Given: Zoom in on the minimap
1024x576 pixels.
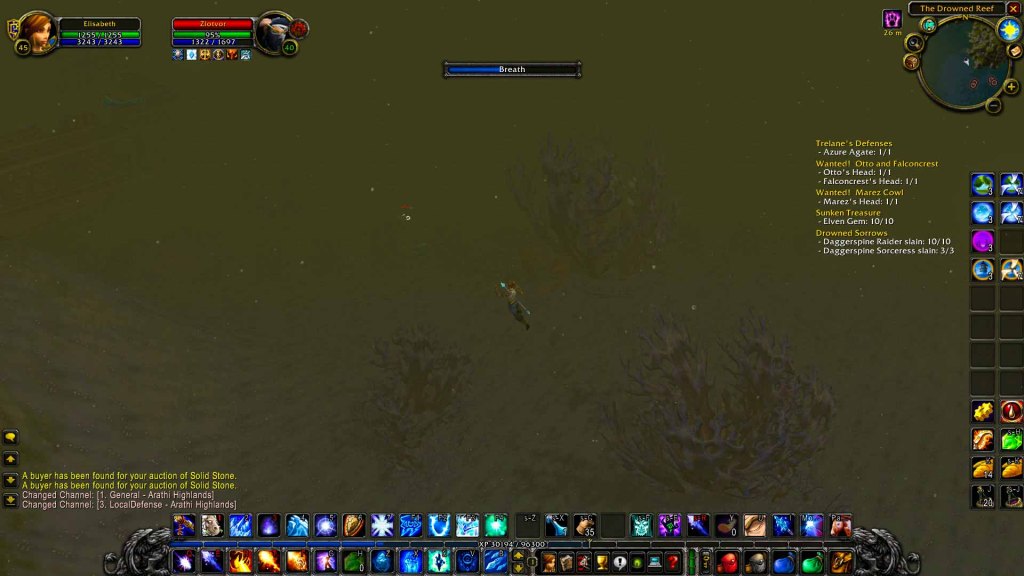Looking at the screenshot, I should 1011,87.
